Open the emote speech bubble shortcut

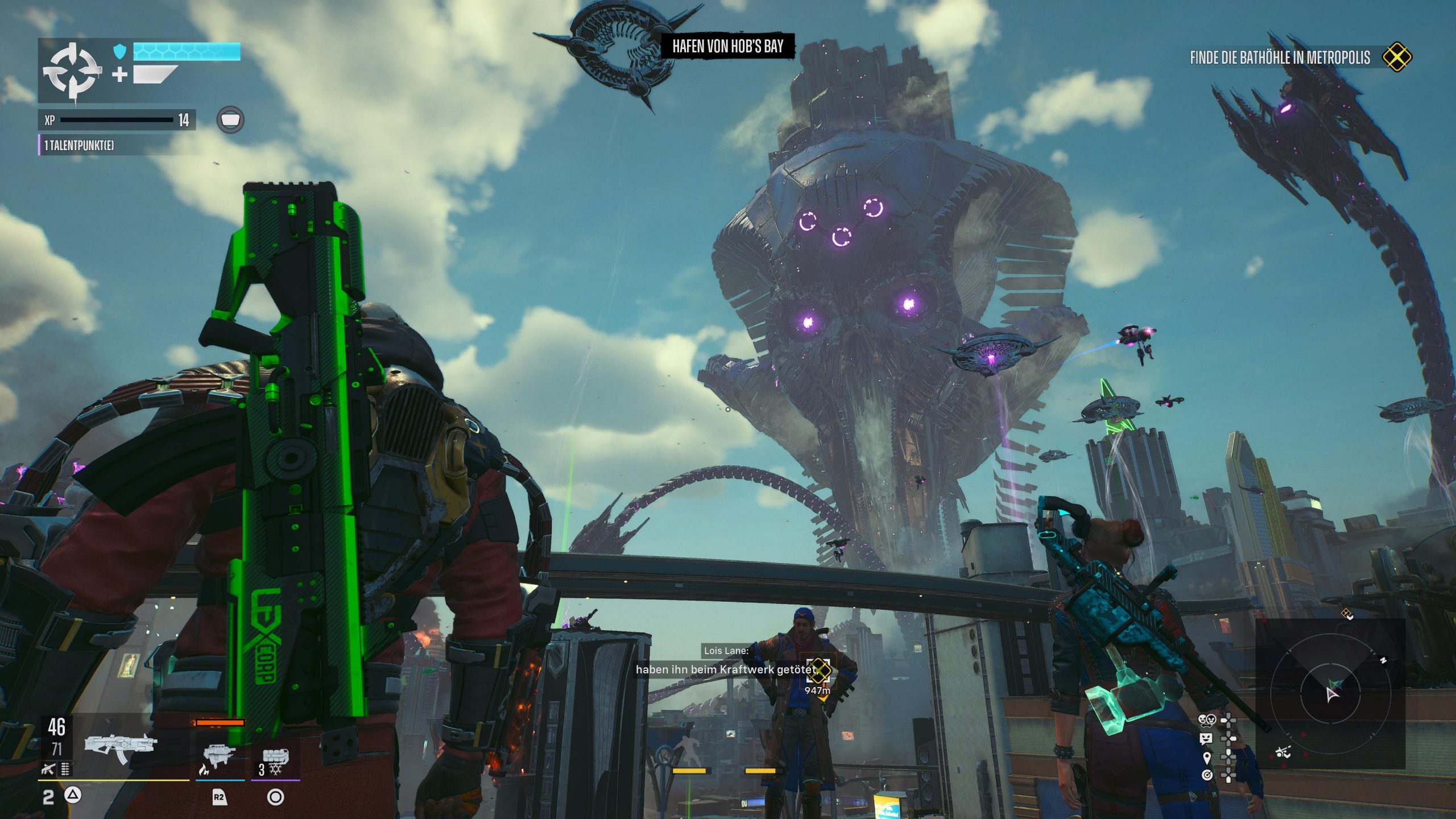point(1206,738)
